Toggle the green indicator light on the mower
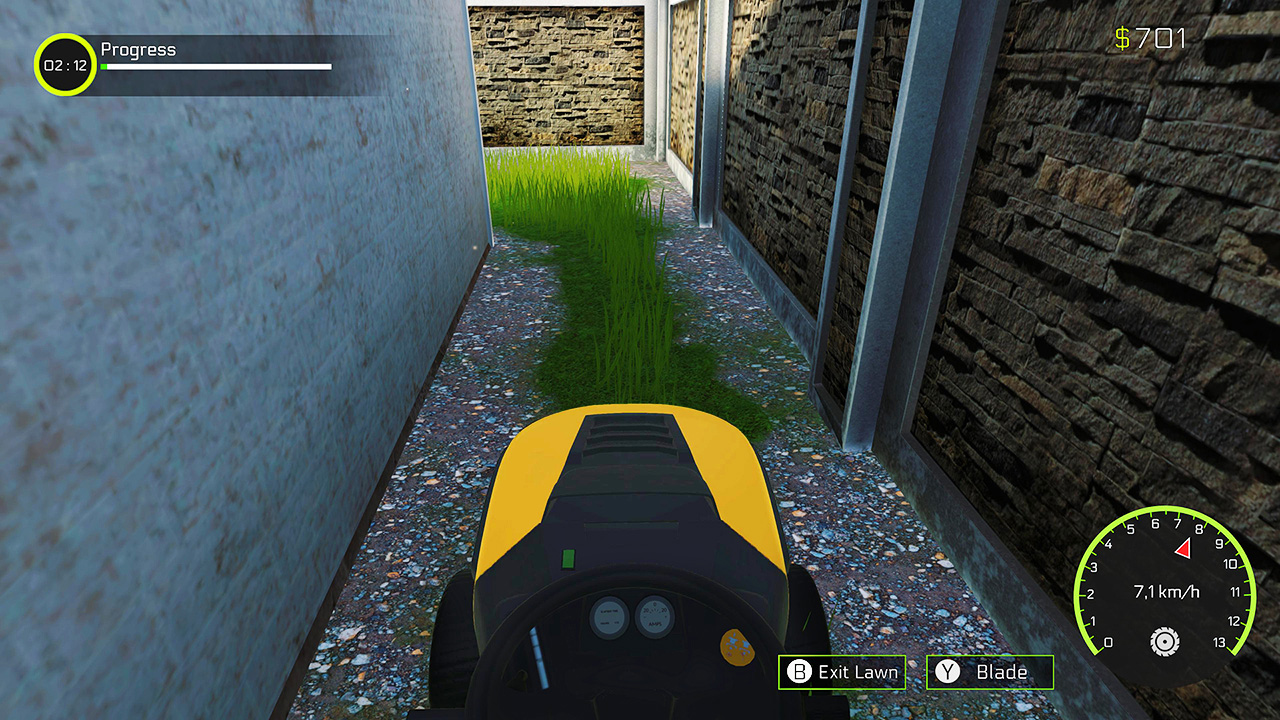The height and width of the screenshot is (720, 1280). click(568, 558)
